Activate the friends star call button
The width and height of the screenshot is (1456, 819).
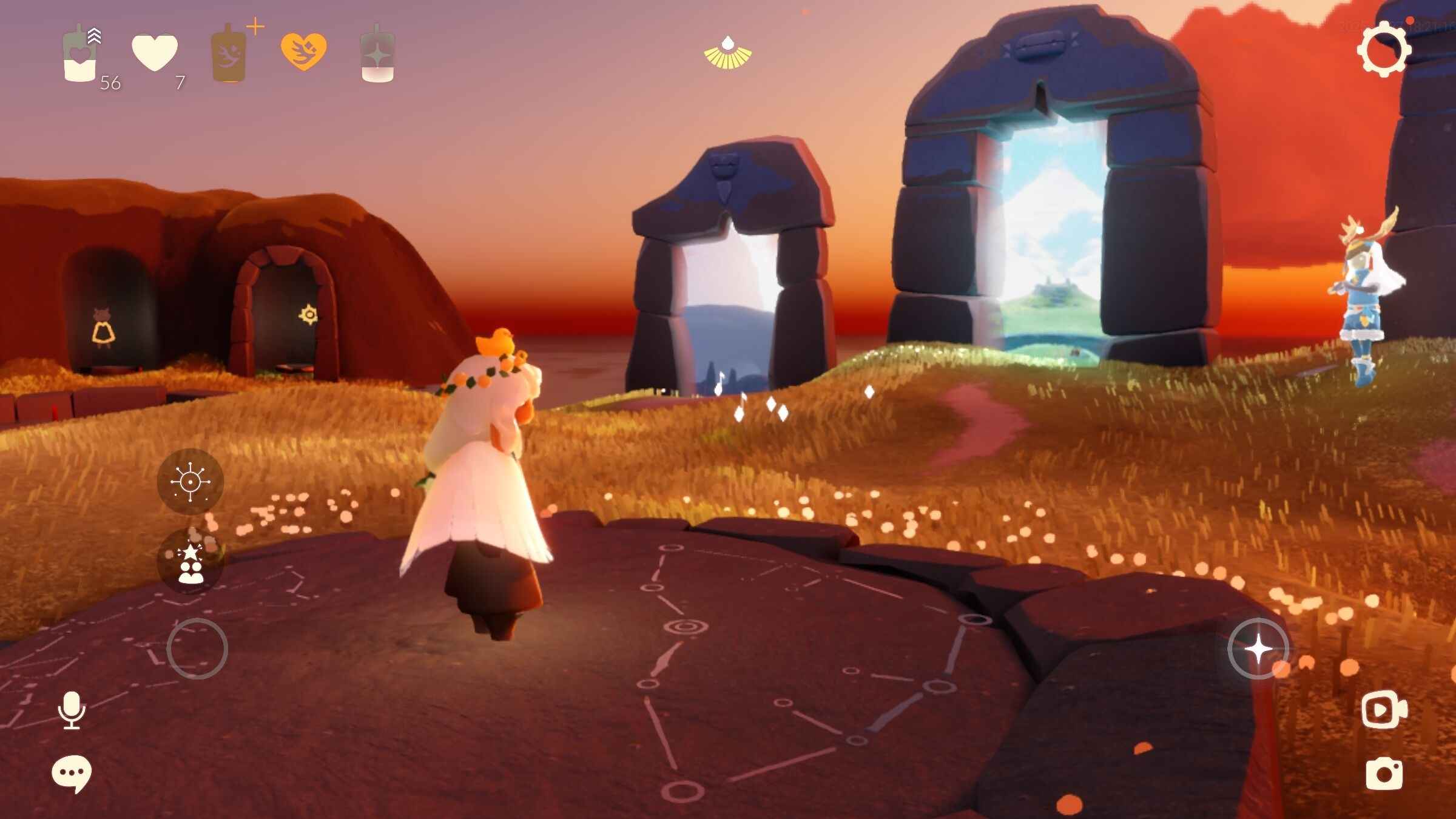190,562
